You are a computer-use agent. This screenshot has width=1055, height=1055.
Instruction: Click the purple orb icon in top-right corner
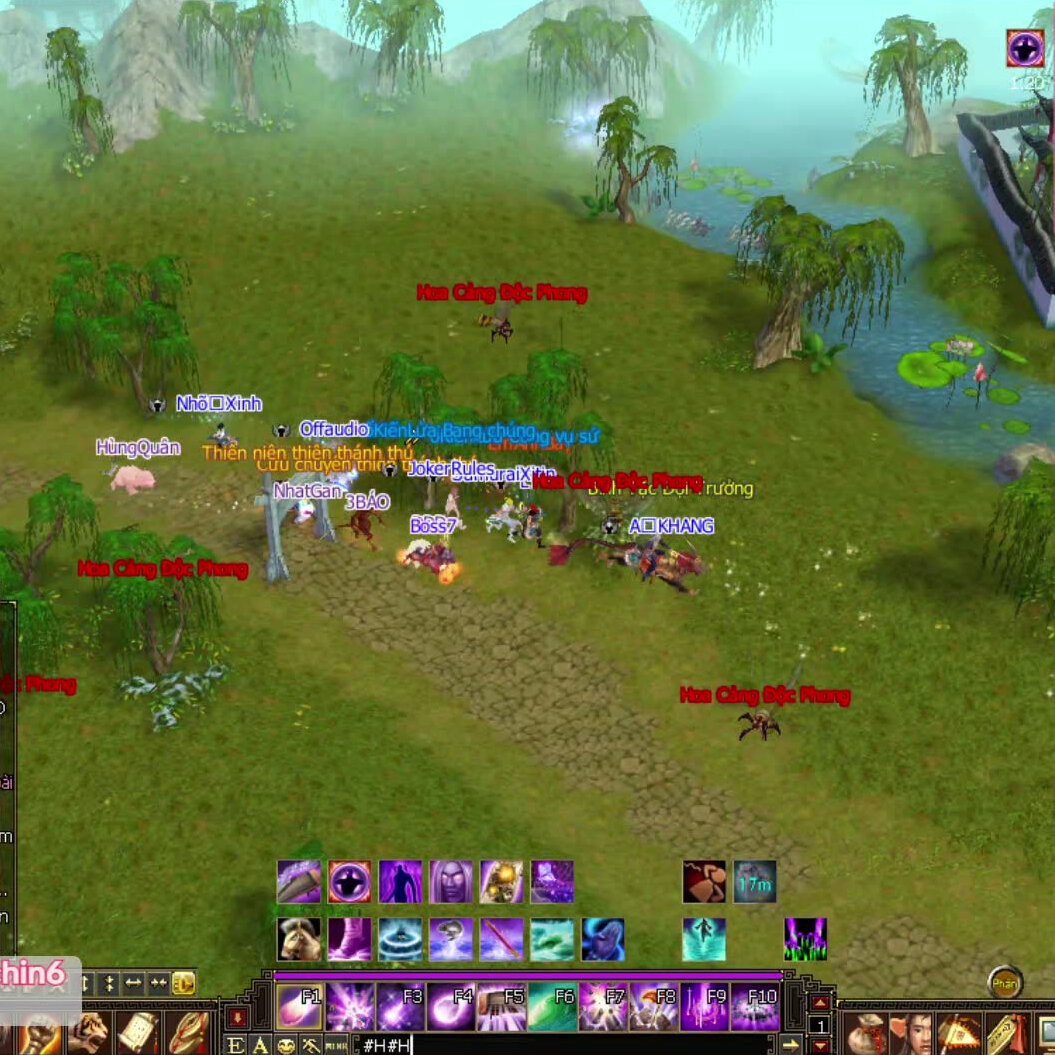1025,49
